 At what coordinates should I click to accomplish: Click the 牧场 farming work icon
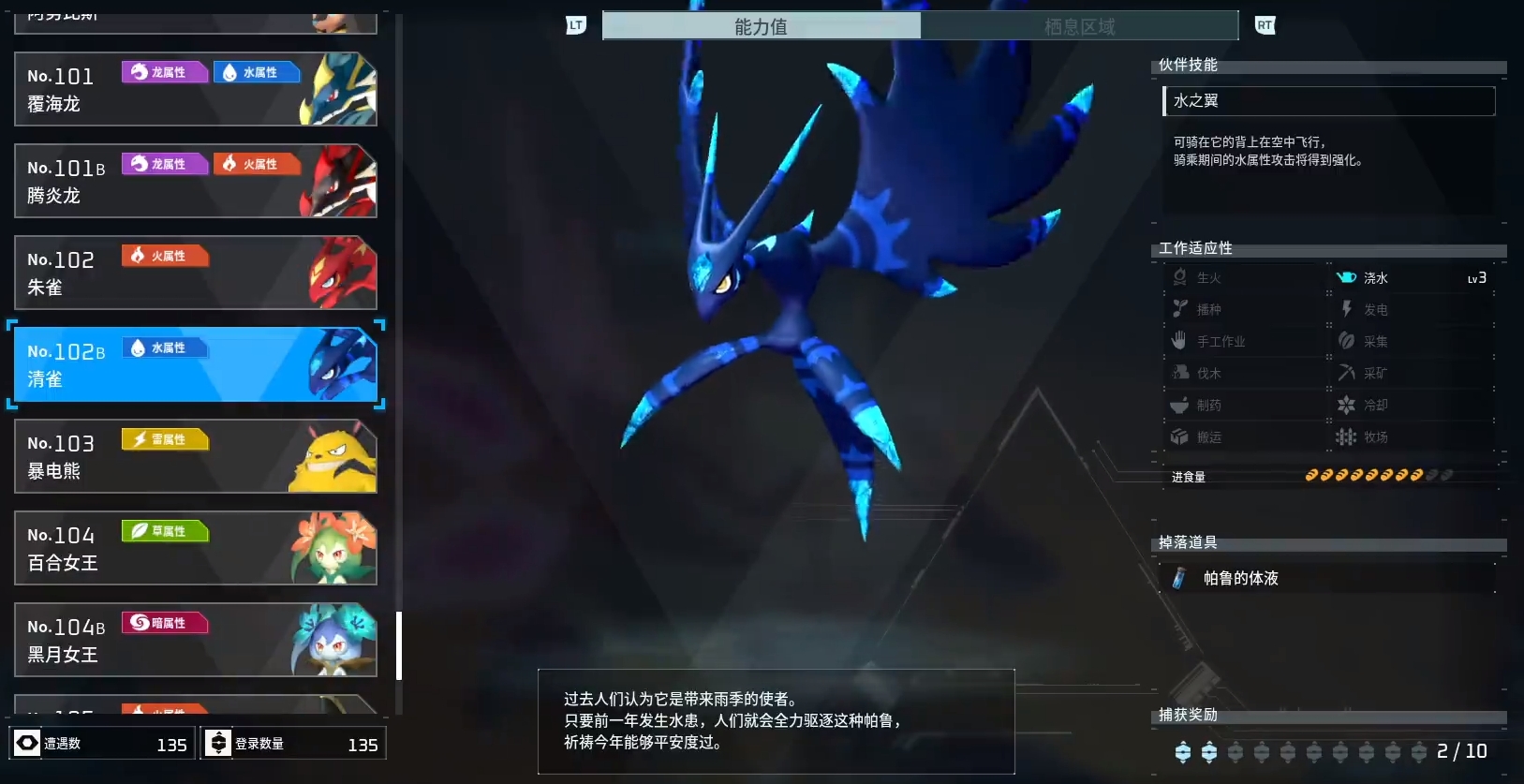1346,436
